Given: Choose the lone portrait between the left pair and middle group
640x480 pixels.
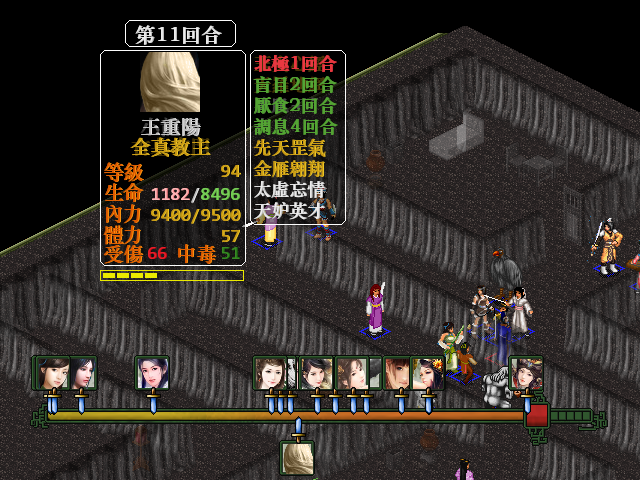Looking at the screenshot, I should click(152, 373).
